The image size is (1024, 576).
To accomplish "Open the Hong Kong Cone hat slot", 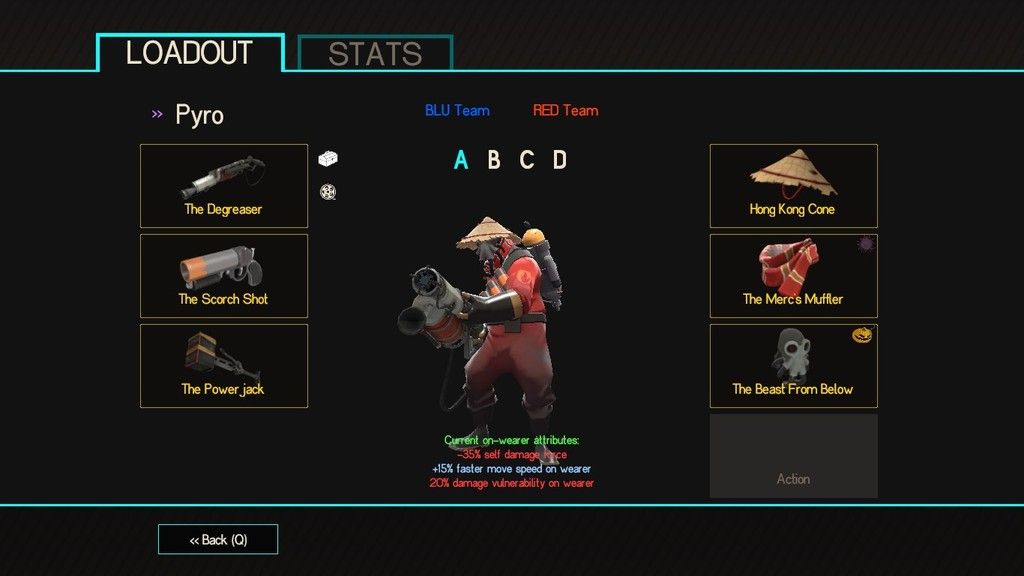I will coord(793,186).
